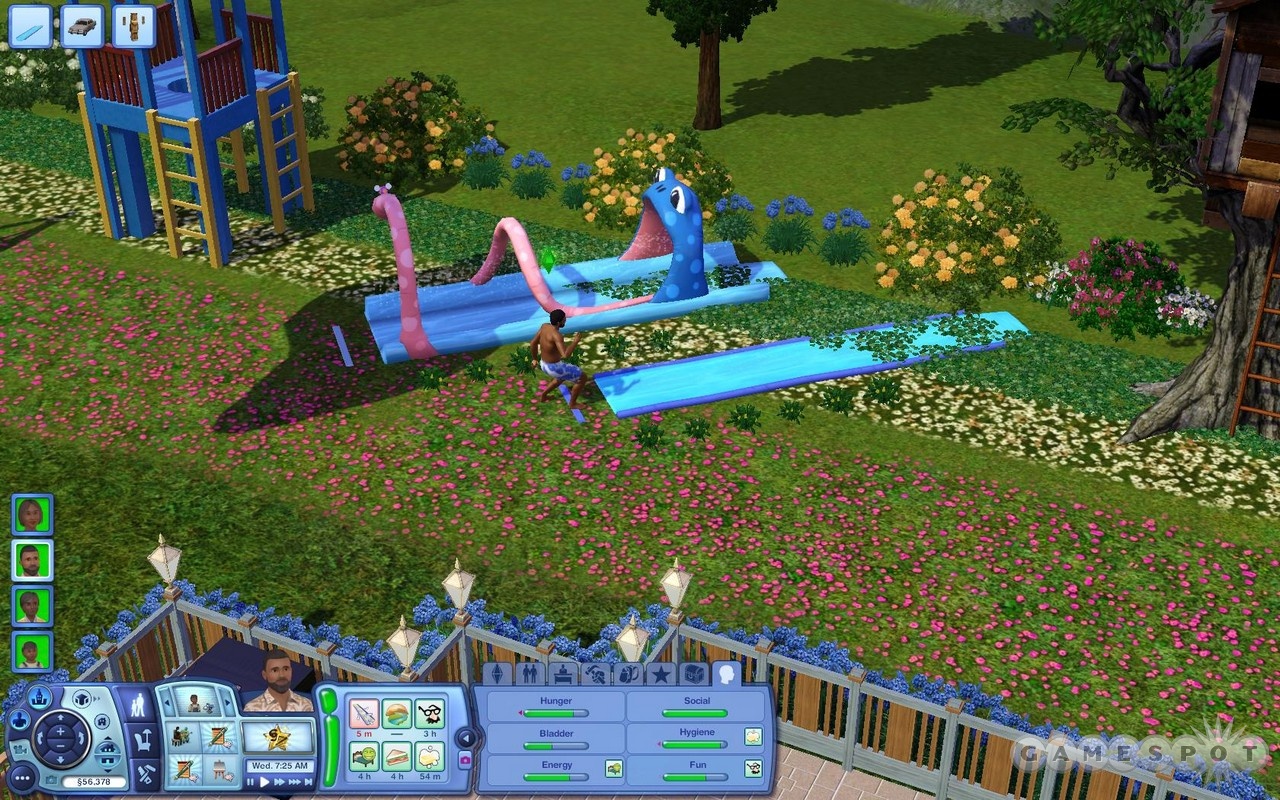This screenshot has width=1280, height=800.
Task: Open Buy mode with the armchair icon
Action: [x=143, y=741]
